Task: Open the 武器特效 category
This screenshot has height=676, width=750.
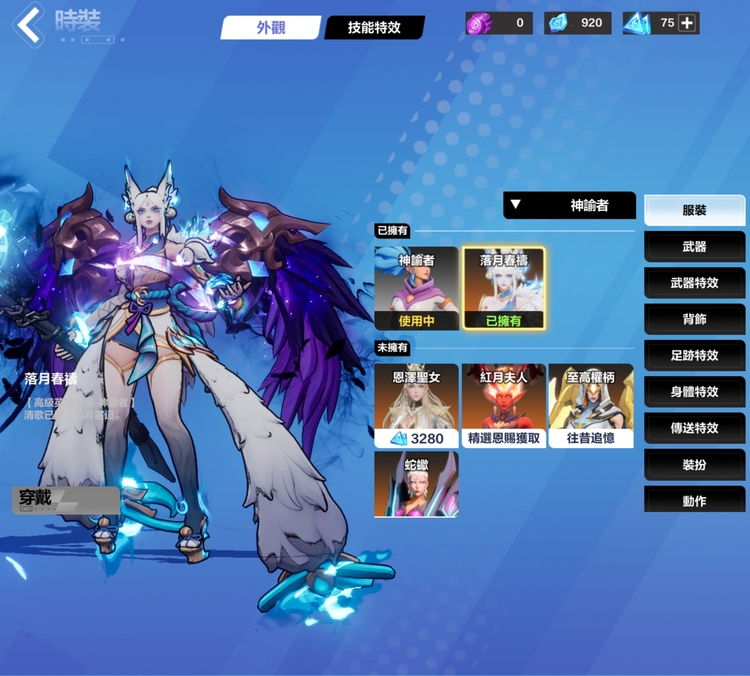Action: (694, 283)
